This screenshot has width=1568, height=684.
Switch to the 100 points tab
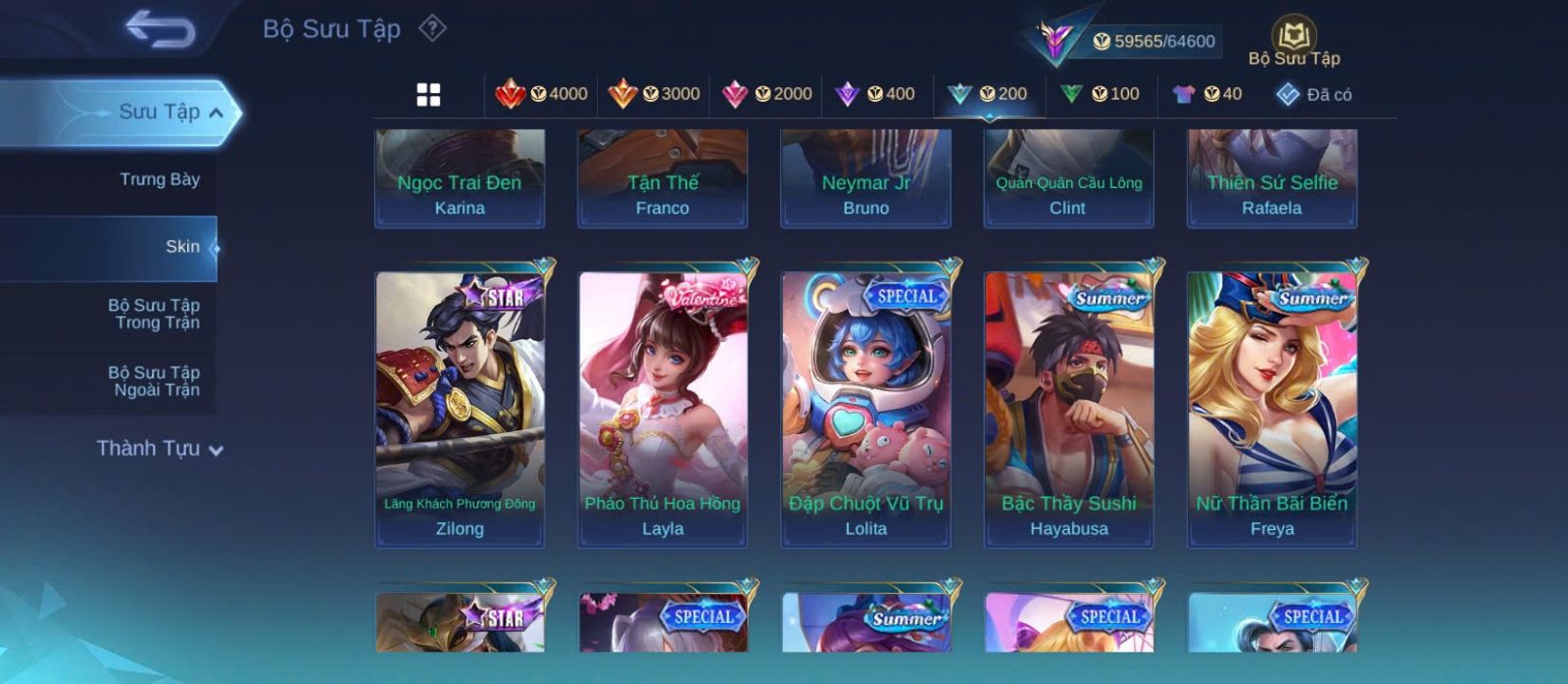[1101, 94]
